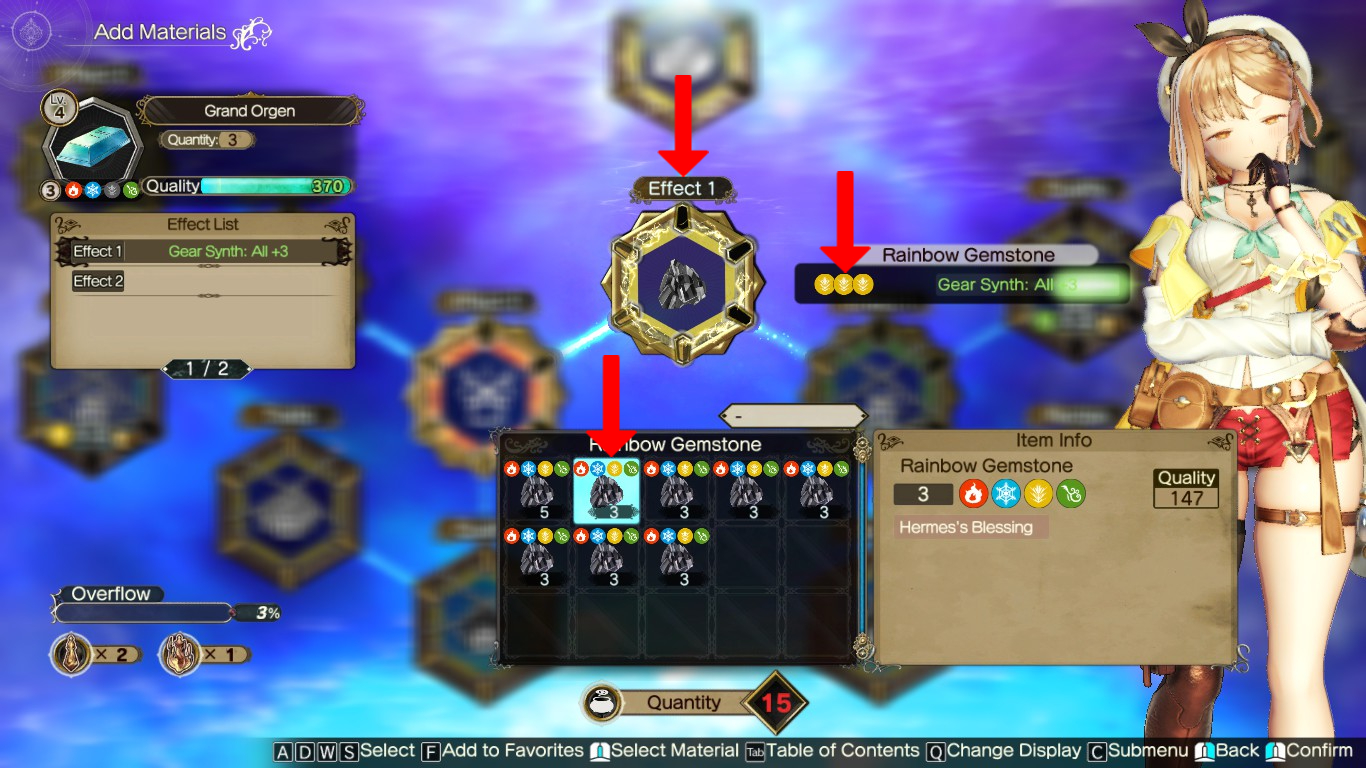The width and height of the screenshot is (1366, 768).
Task: Select the fire element icon in Item Info
Action: click(973, 493)
